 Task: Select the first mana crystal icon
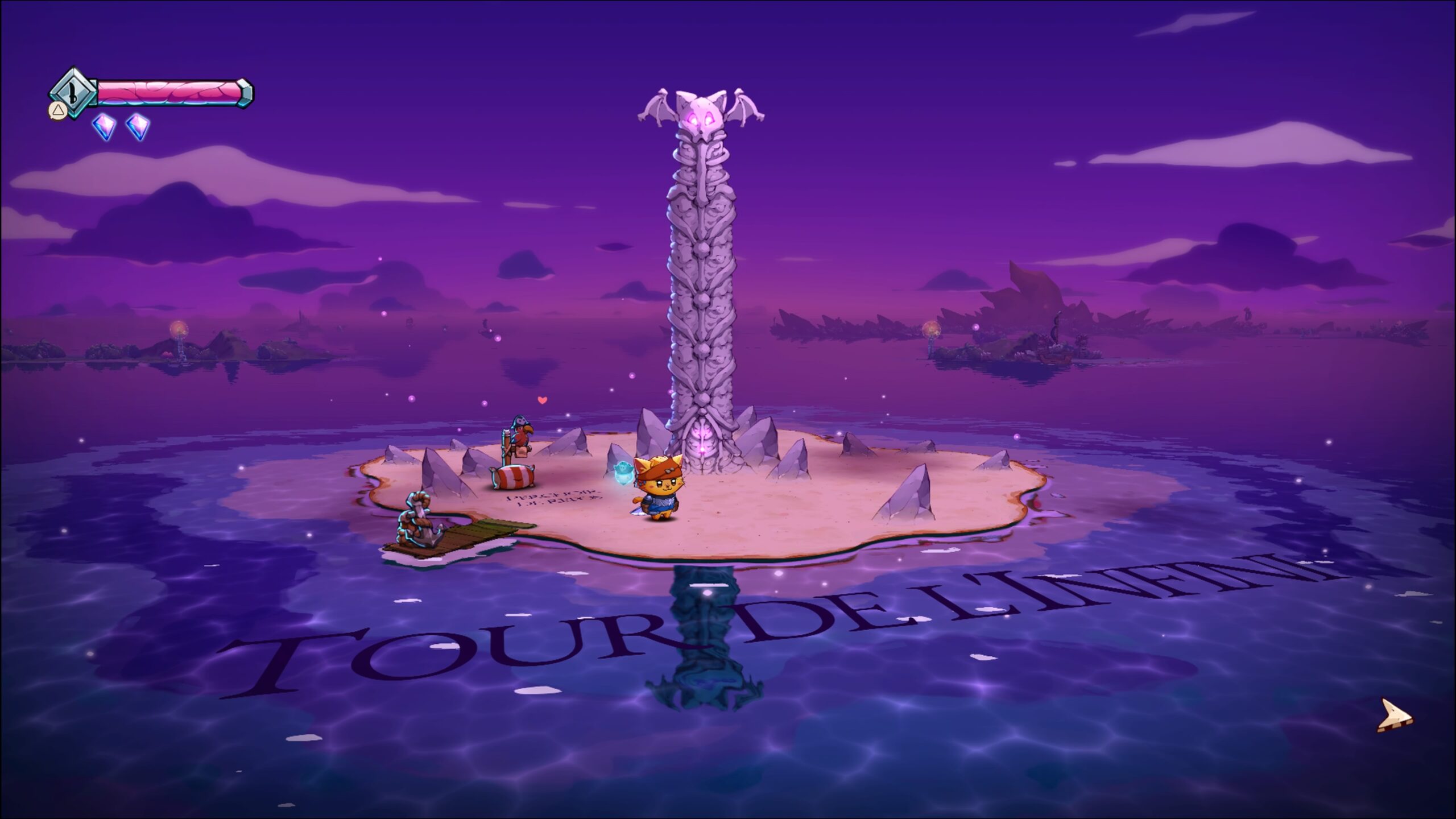pyautogui.click(x=104, y=126)
